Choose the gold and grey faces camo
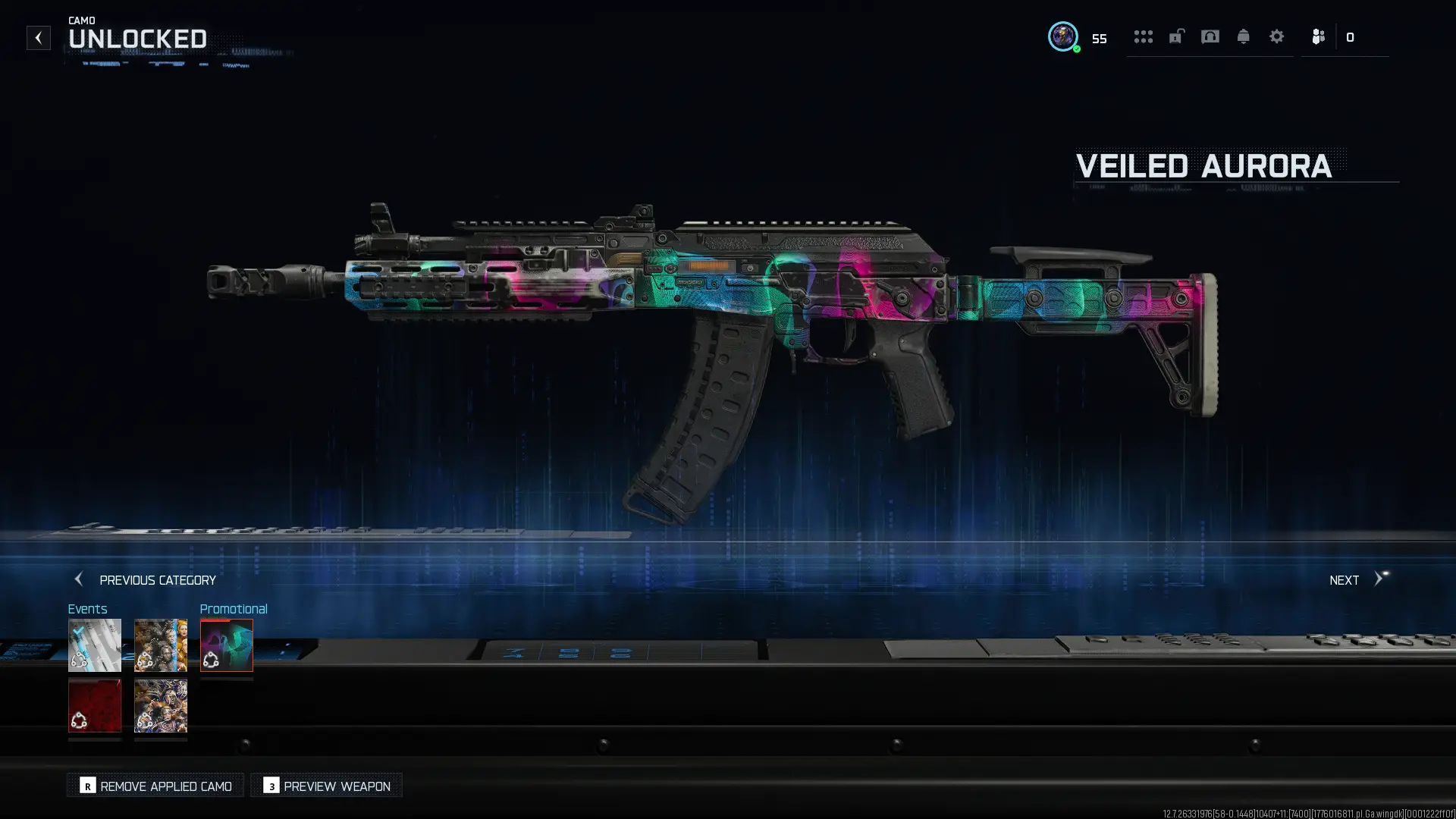Viewport: 1456px width, 819px height. [x=161, y=645]
